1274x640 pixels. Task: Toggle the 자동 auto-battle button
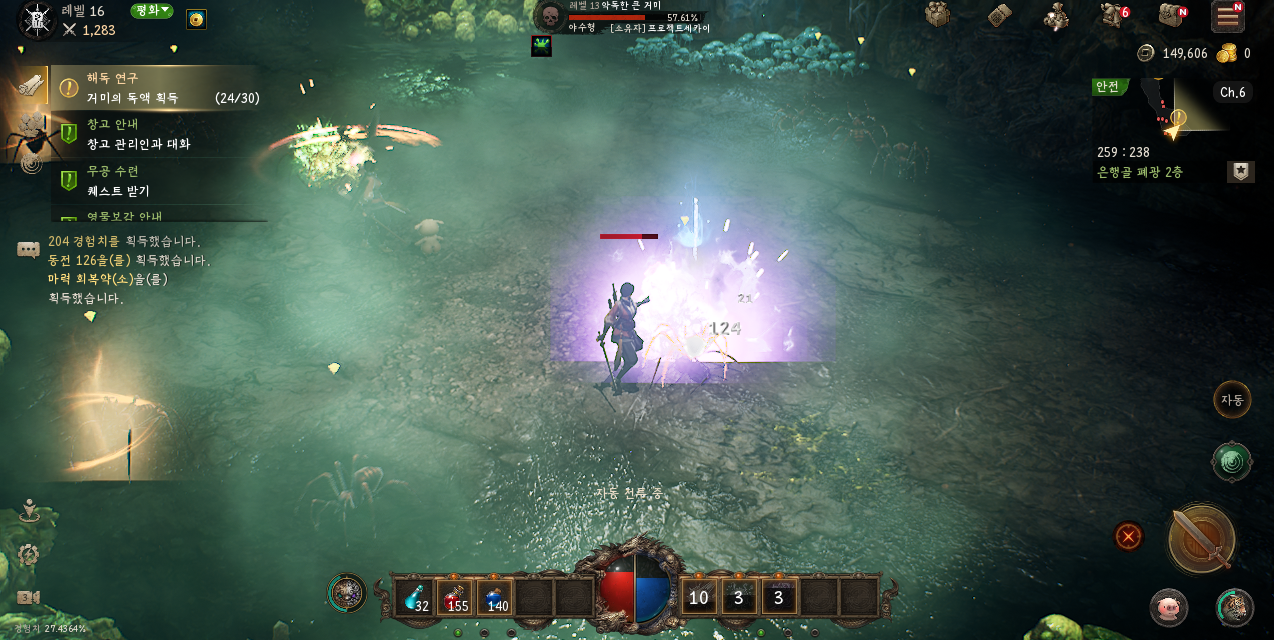click(x=1232, y=400)
